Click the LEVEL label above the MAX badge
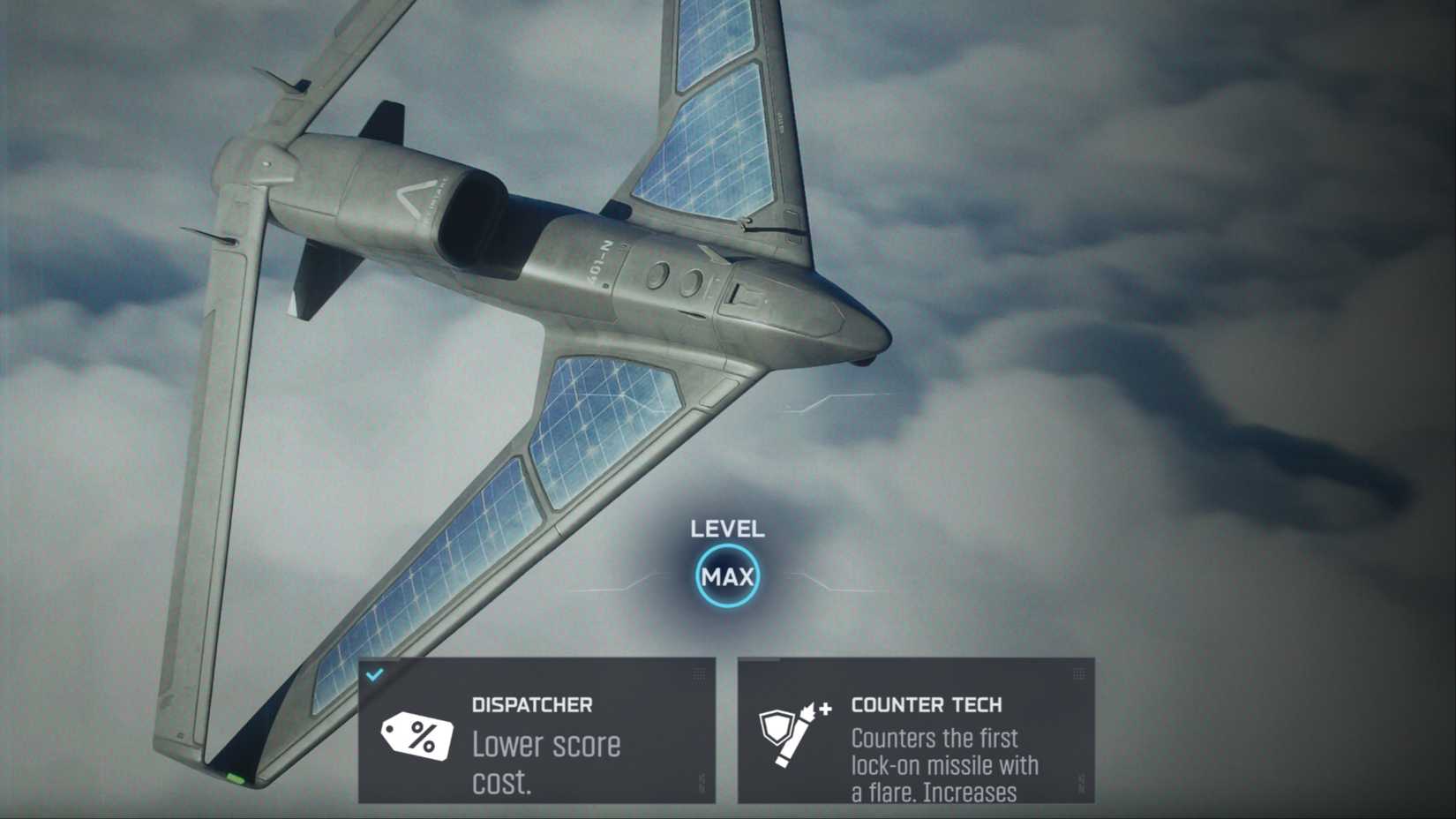This screenshot has width=1456, height=819. (725, 530)
